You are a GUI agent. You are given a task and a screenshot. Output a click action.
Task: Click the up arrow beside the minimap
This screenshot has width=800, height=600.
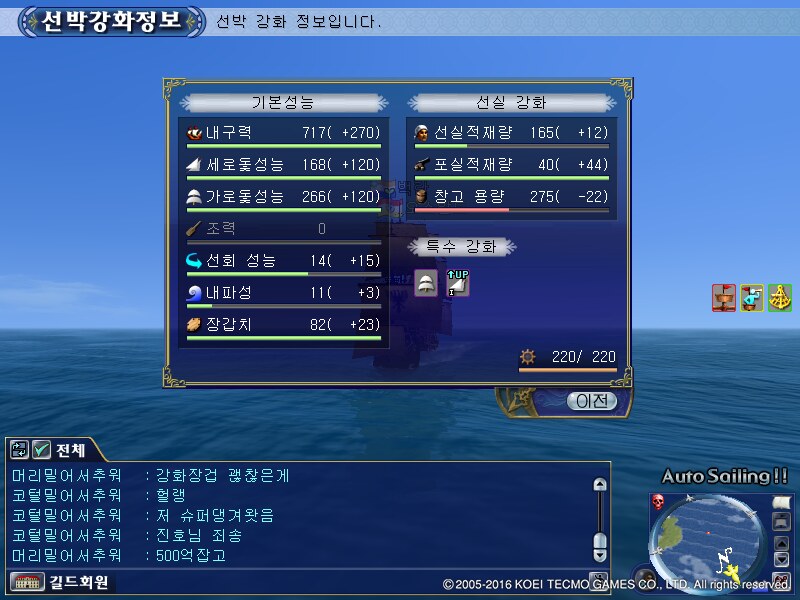(781, 544)
